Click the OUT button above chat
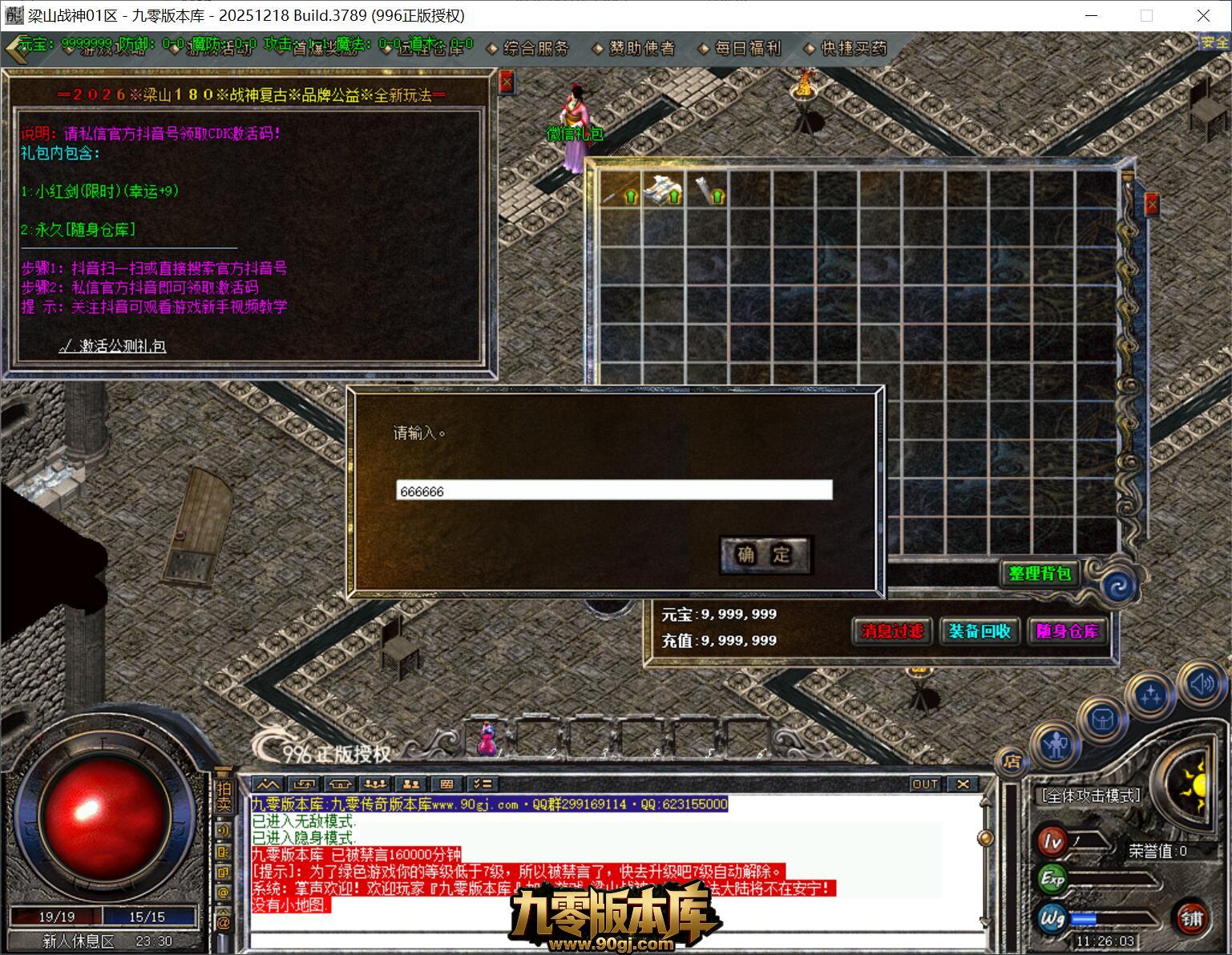 pyautogui.click(x=925, y=784)
